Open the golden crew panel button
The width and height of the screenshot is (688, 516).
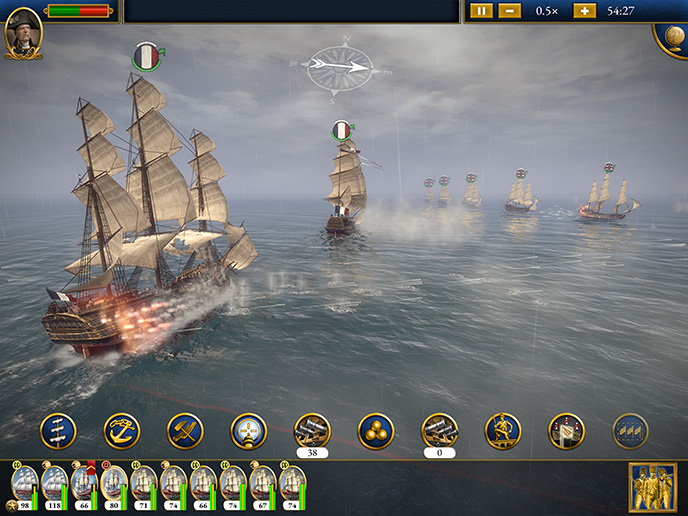650,487
